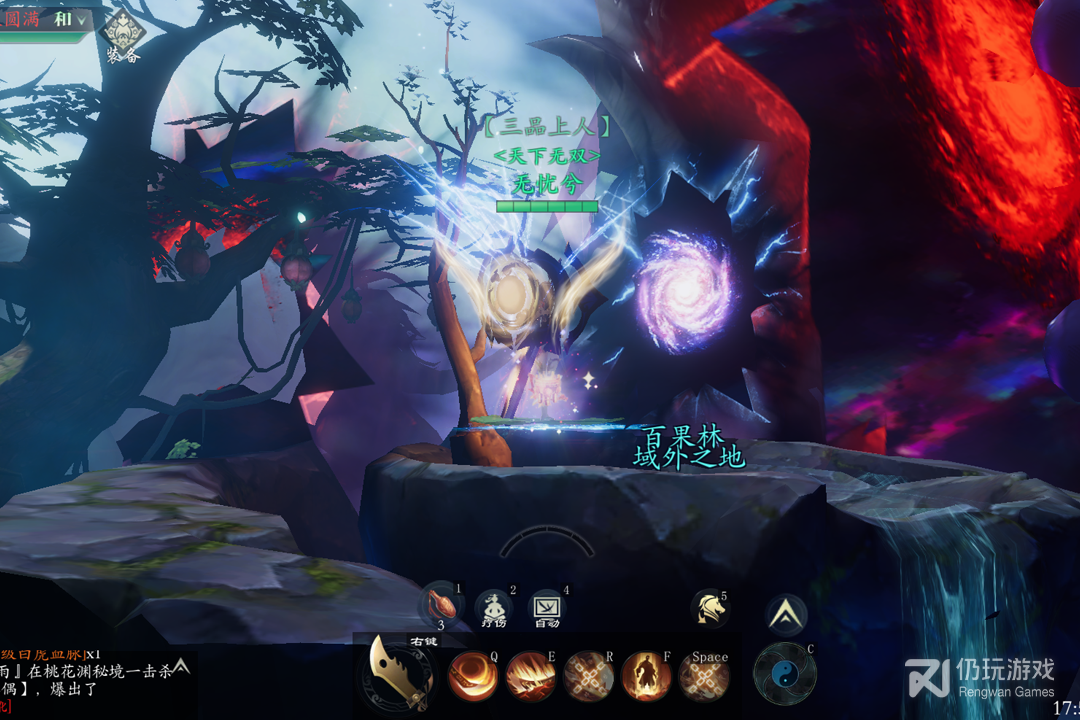
Task: Expand the chat log with the arrow
Action: coord(181,665)
